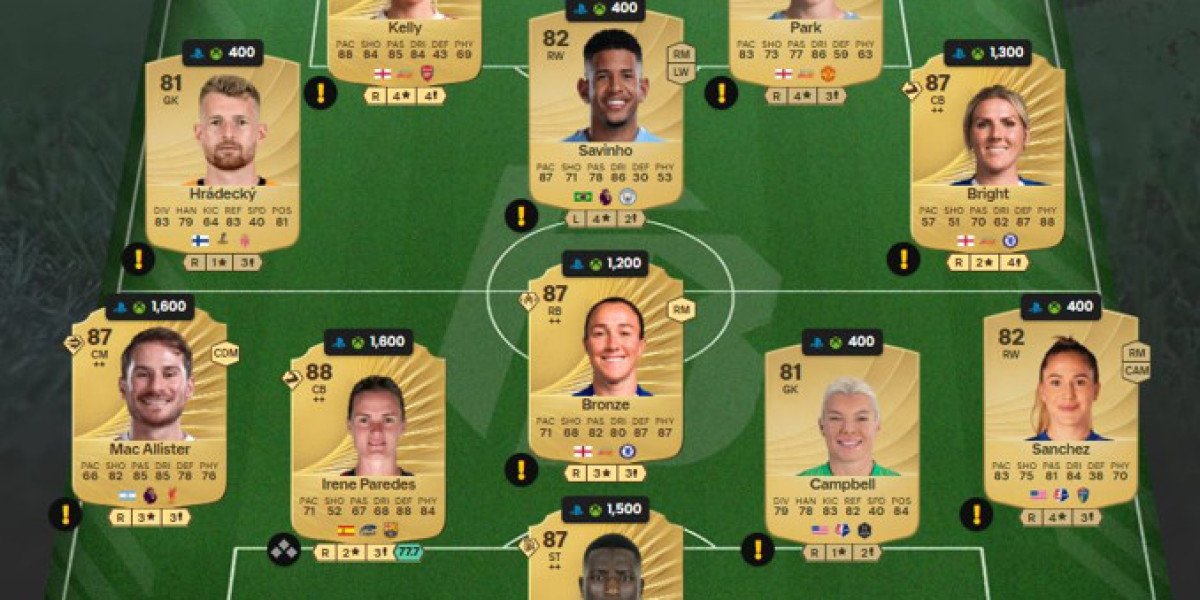Click Bright's 1,300 price tag
Viewport: 1200px width, 600px height.
(987, 53)
